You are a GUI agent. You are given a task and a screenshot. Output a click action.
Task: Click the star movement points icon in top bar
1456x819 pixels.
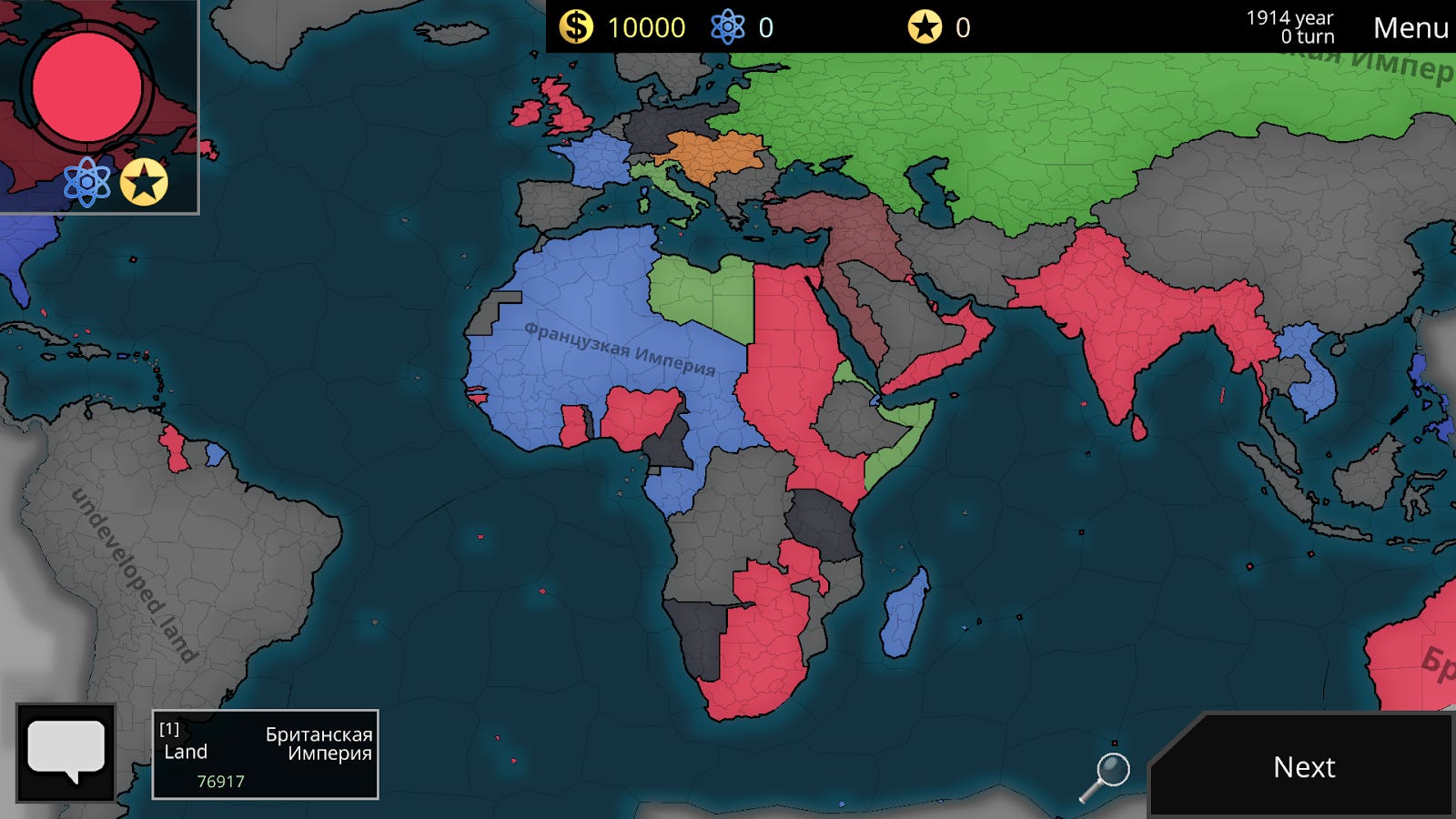click(925, 25)
